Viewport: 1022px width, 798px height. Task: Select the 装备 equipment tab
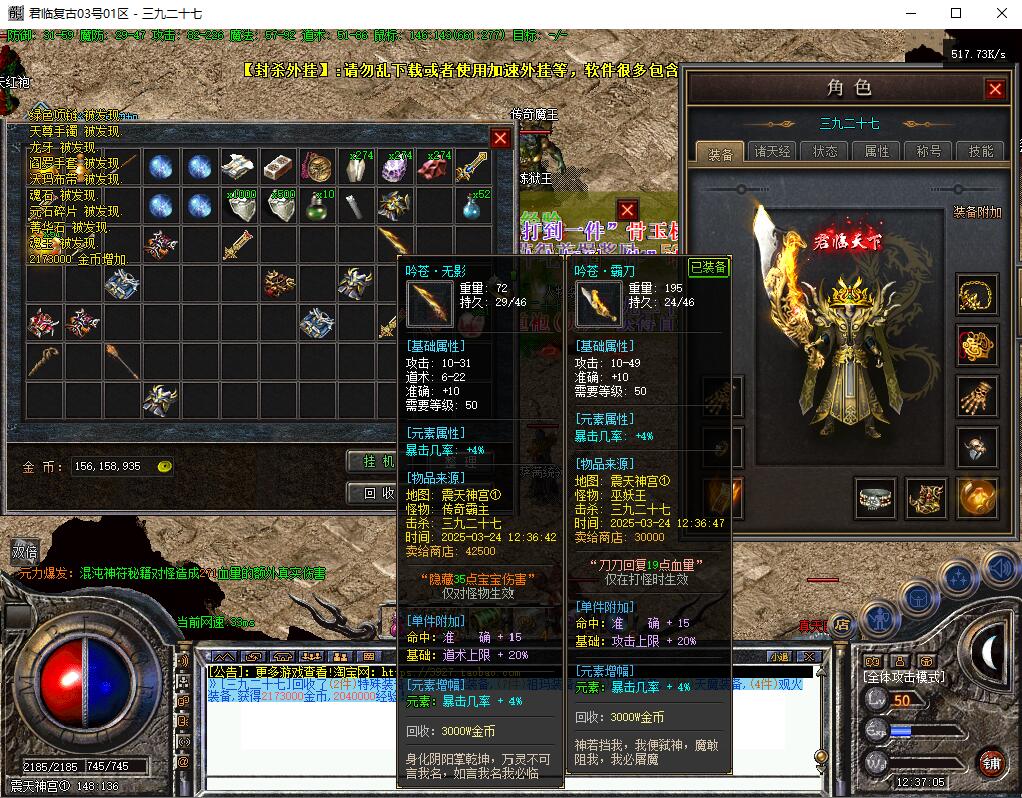(720, 153)
